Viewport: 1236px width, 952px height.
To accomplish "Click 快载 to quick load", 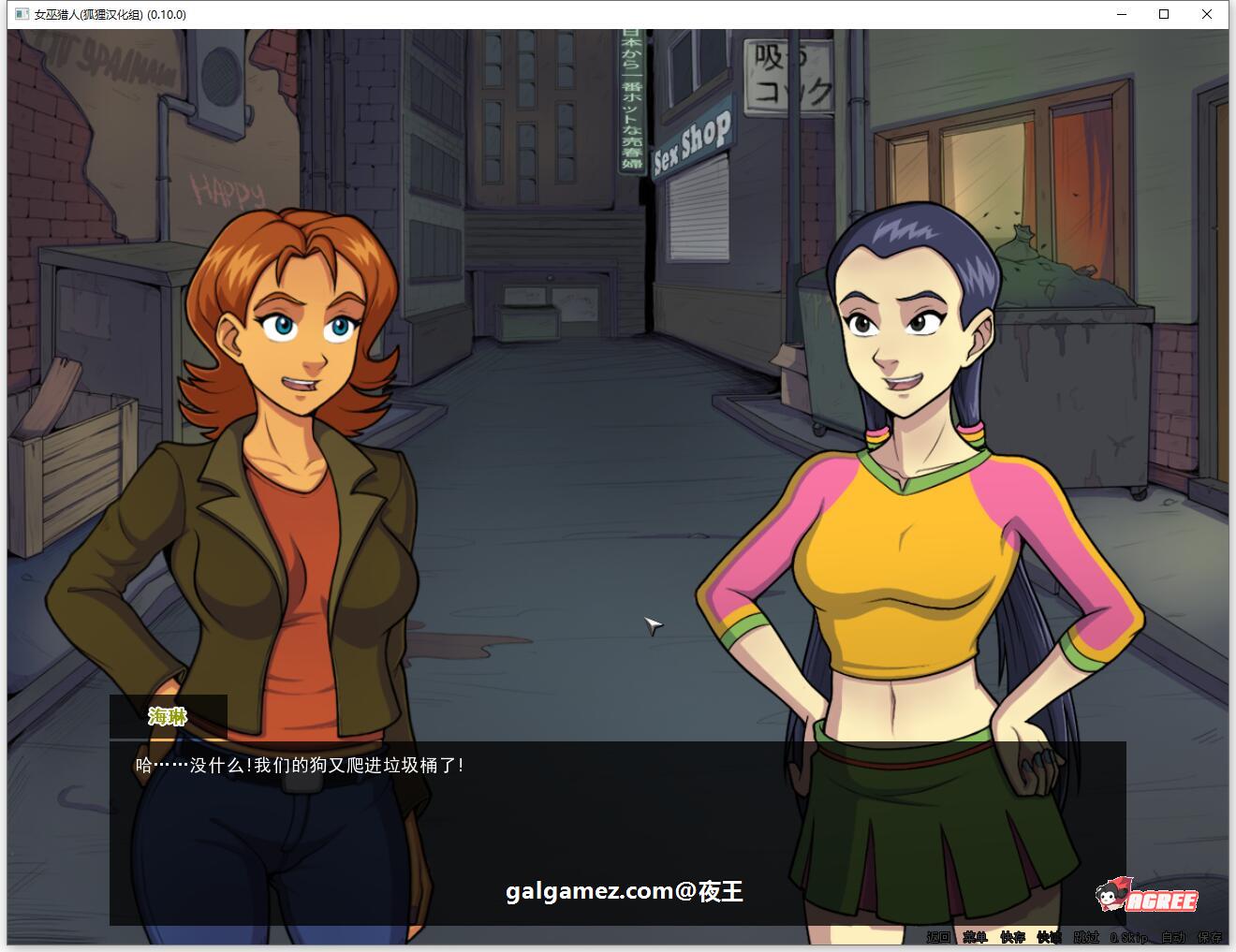I will tap(1046, 936).
